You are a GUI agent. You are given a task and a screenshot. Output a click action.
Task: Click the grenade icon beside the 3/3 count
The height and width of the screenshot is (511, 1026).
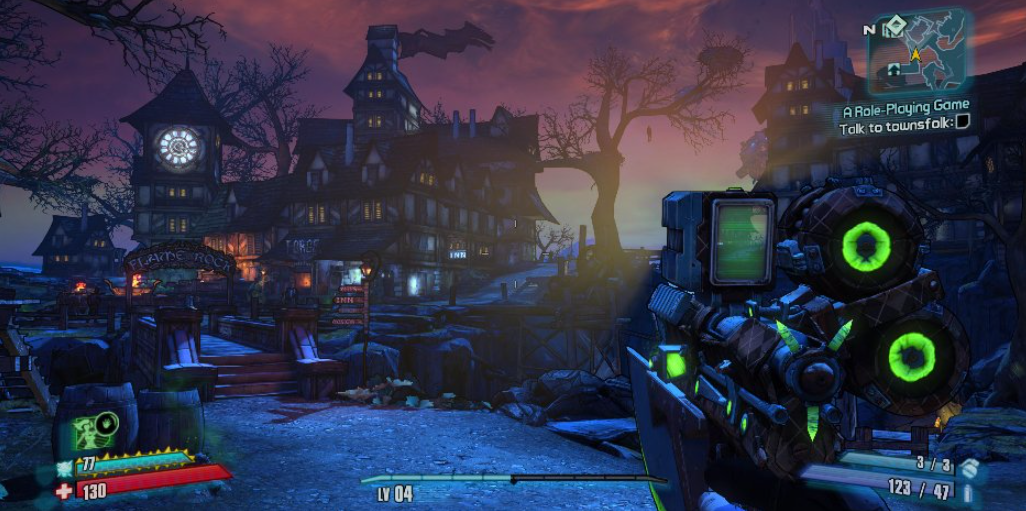969,467
